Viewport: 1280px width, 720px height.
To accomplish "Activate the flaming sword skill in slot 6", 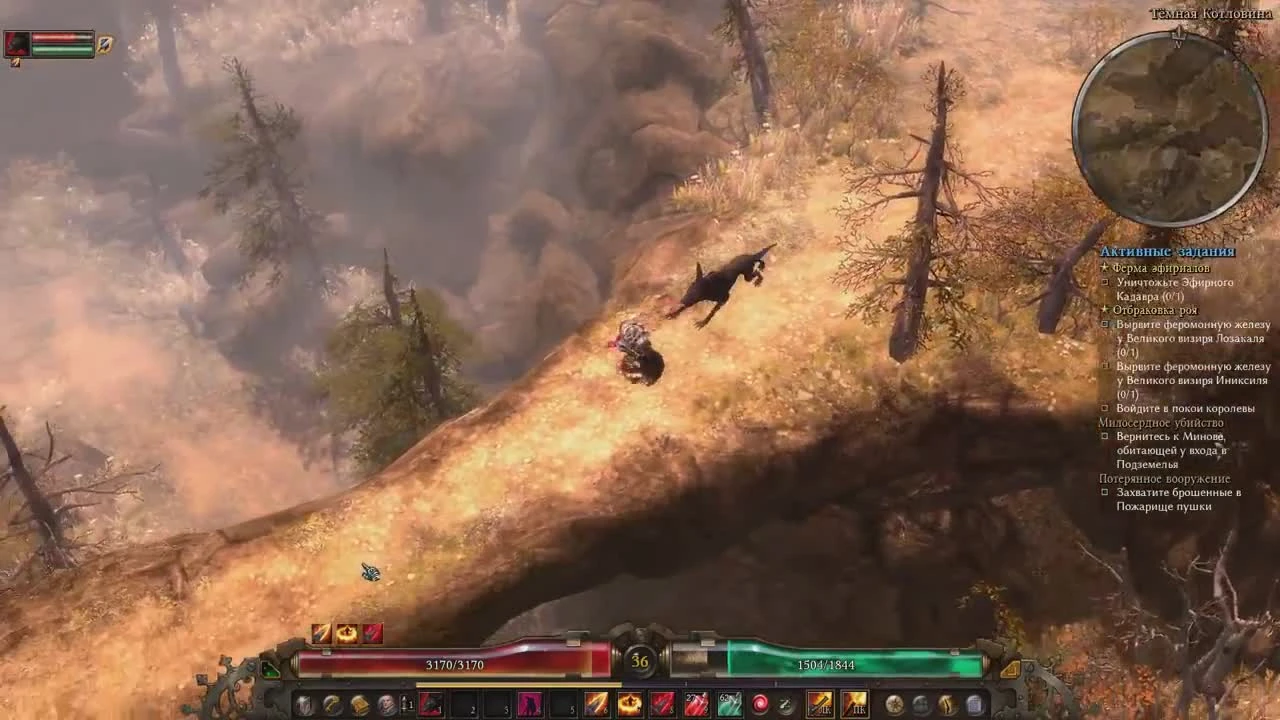I will click(x=595, y=704).
